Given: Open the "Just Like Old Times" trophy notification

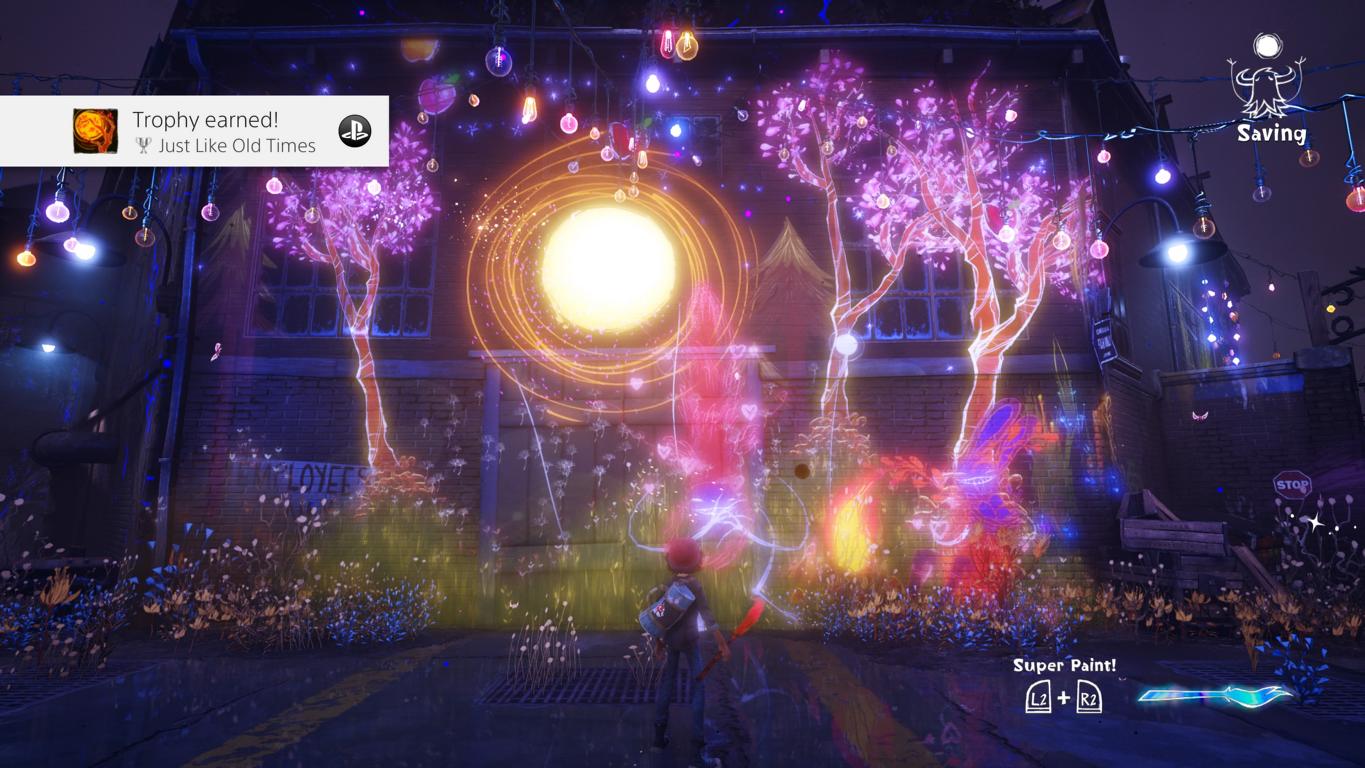Looking at the screenshot, I should pyautogui.click(x=223, y=132).
